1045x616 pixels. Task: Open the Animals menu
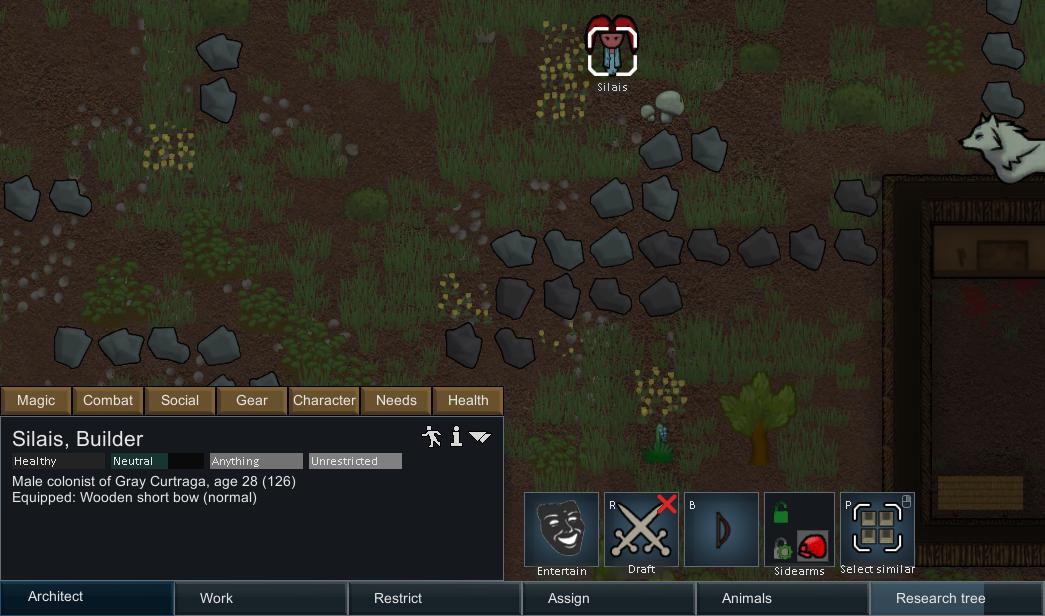click(x=782, y=598)
